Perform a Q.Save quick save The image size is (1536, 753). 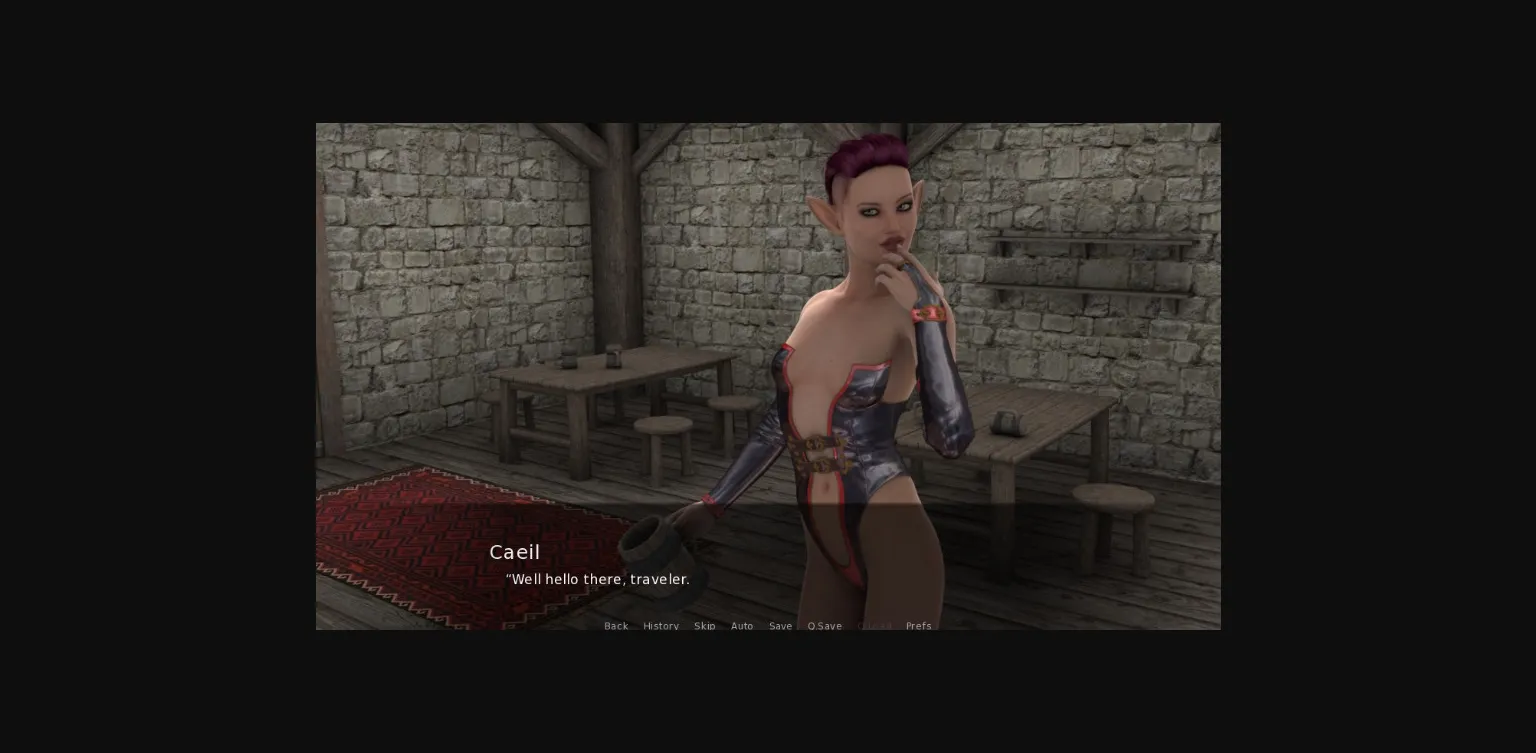click(824, 626)
